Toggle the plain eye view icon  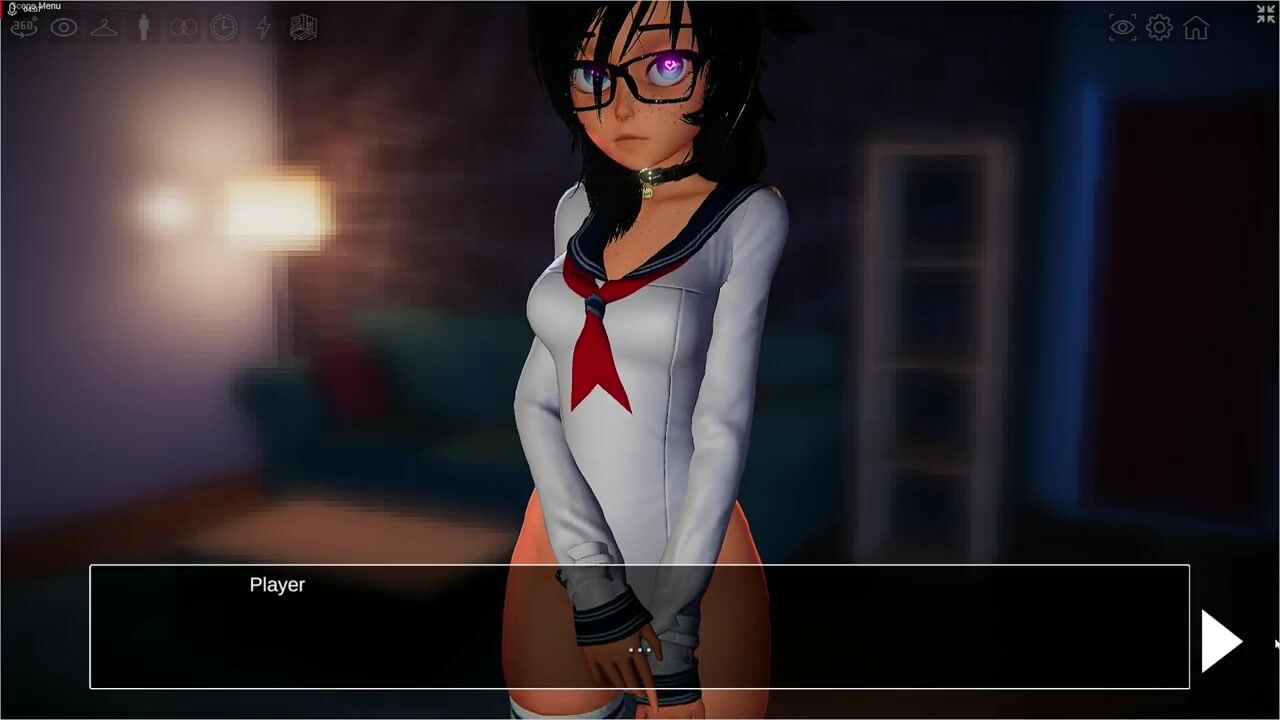pyautogui.click(x=64, y=28)
